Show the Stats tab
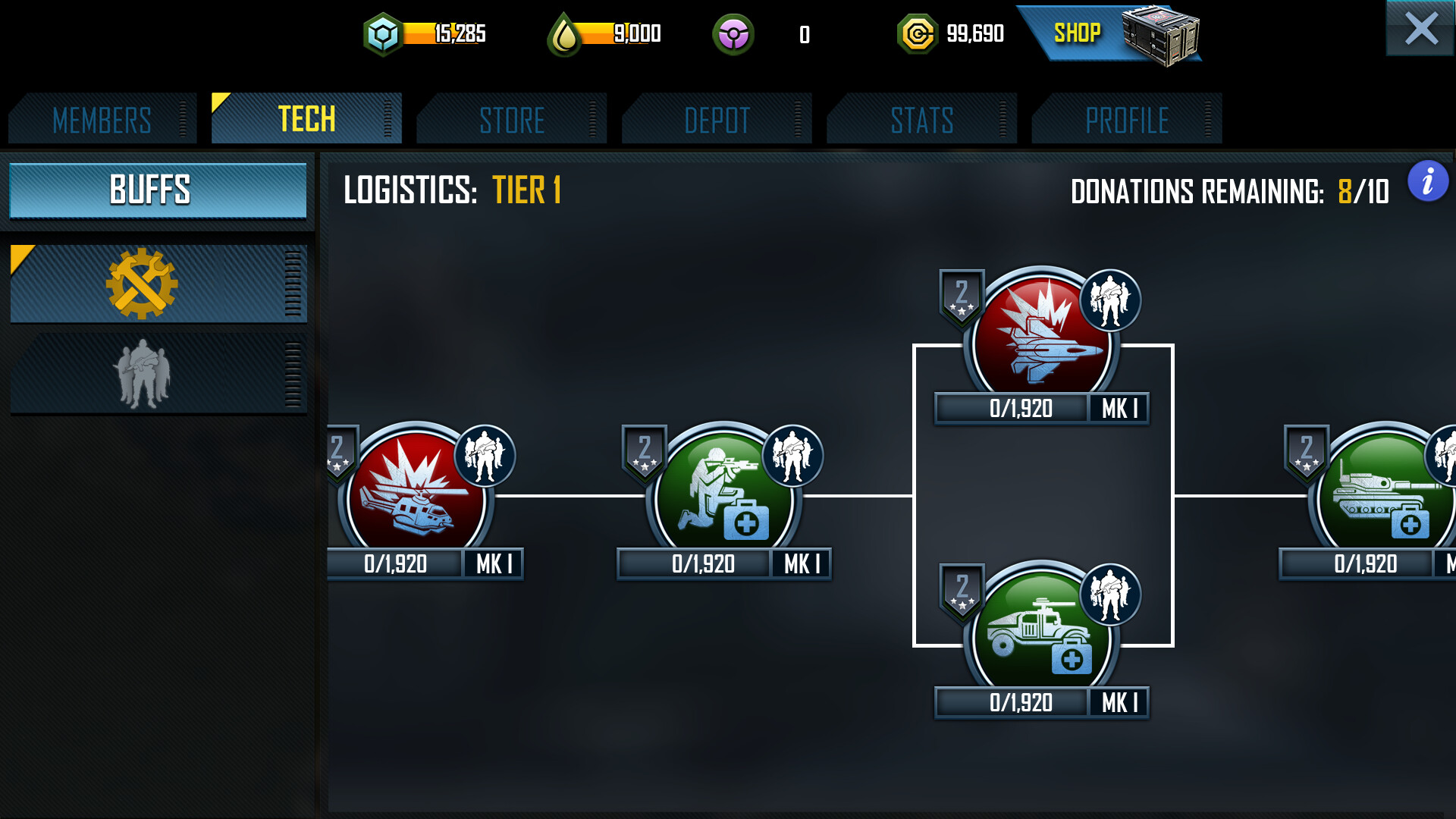 921,120
